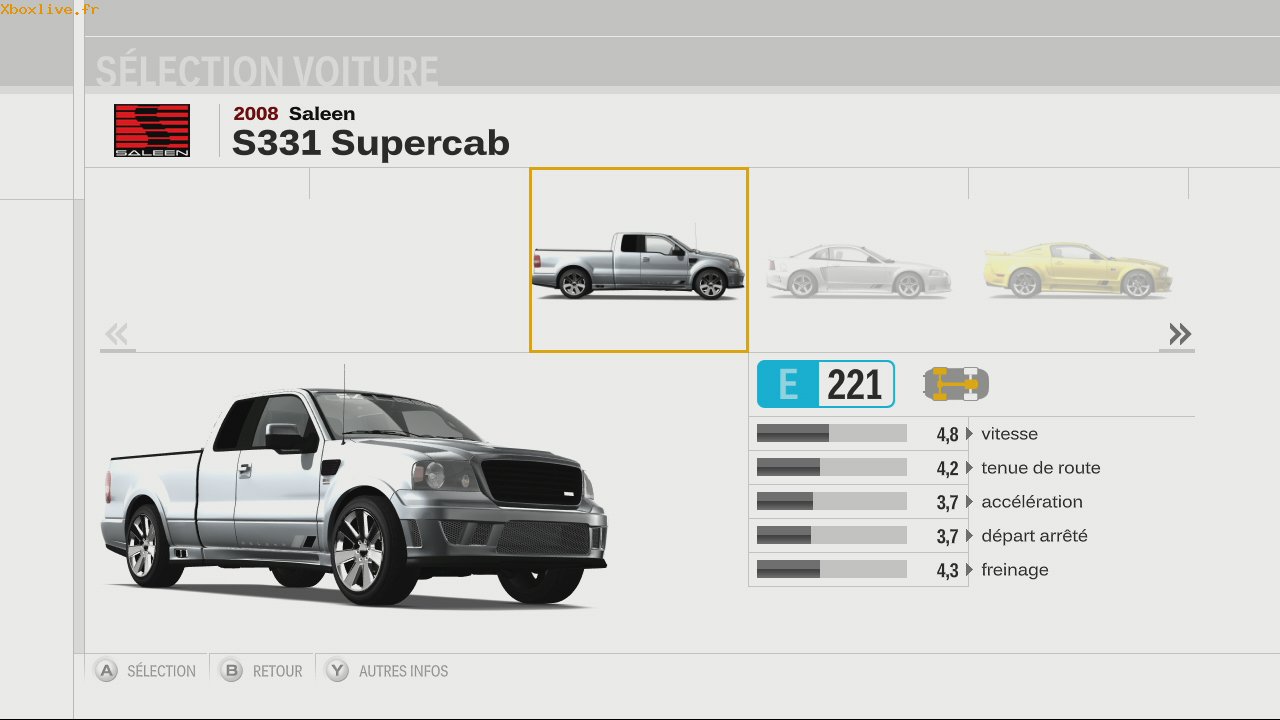Choose the white Saleen Mustang thumbnail
The height and width of the screenshot is (720, 1280).
click(x=858, y=270)
